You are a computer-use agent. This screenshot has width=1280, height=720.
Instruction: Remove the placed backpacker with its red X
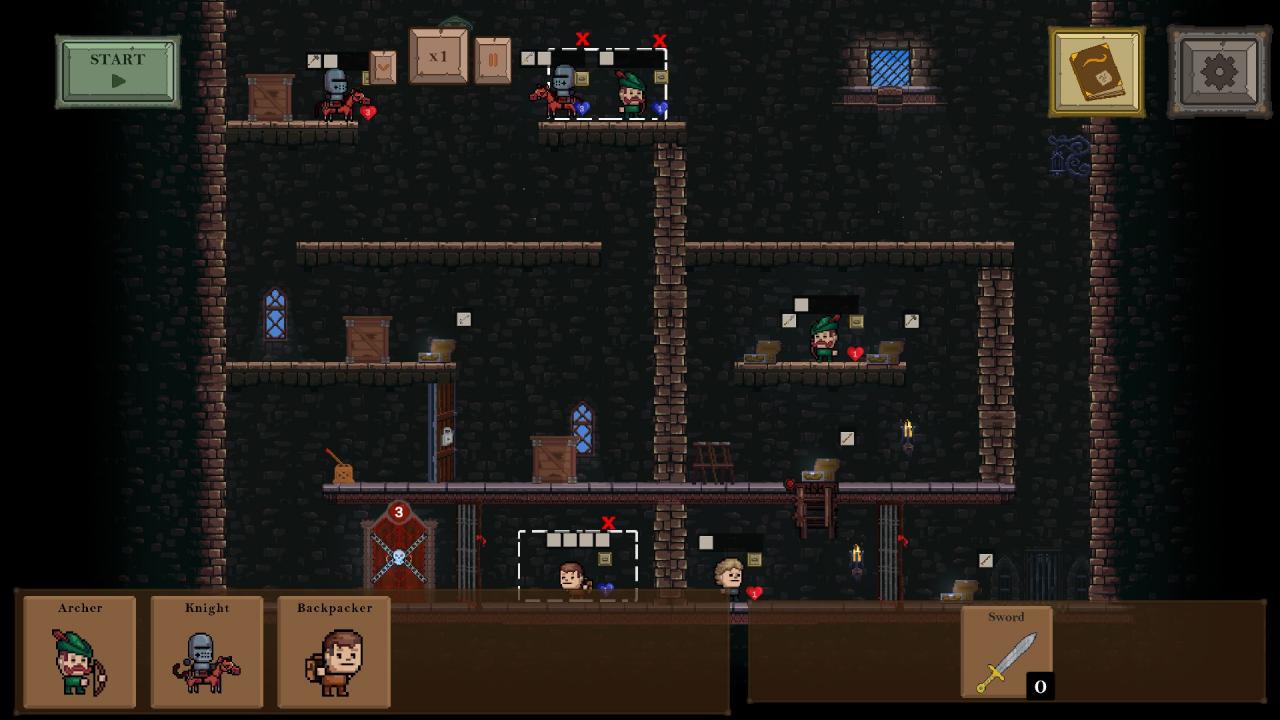(608, 523)
